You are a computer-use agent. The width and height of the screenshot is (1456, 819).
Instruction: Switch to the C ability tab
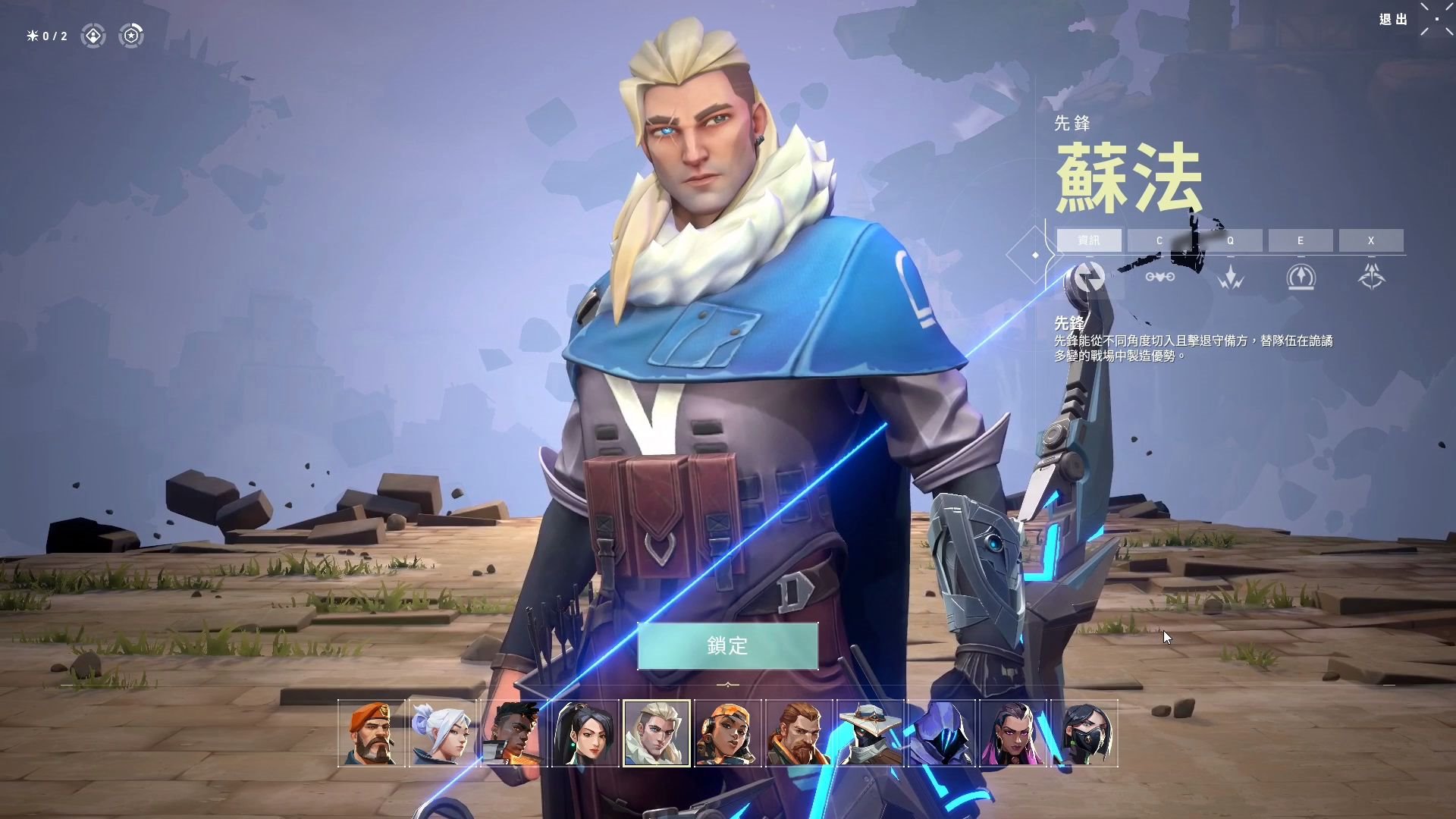pyautogui.click(x=1159, y=240)
